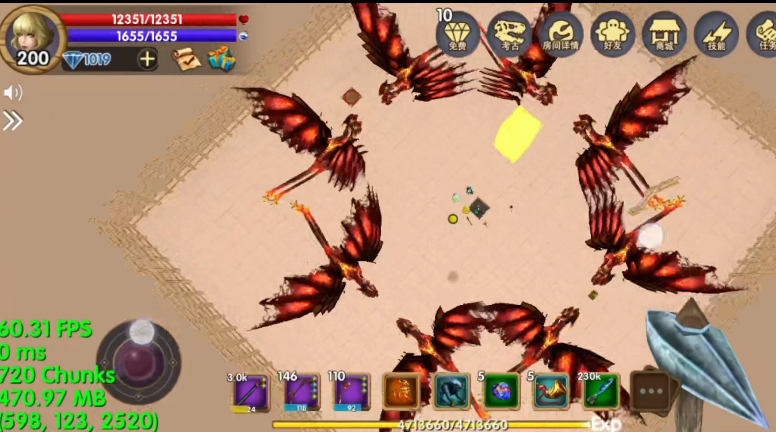Toggle the sound speaker icon
Screen dimensions: 776x432
pos(12,93)
